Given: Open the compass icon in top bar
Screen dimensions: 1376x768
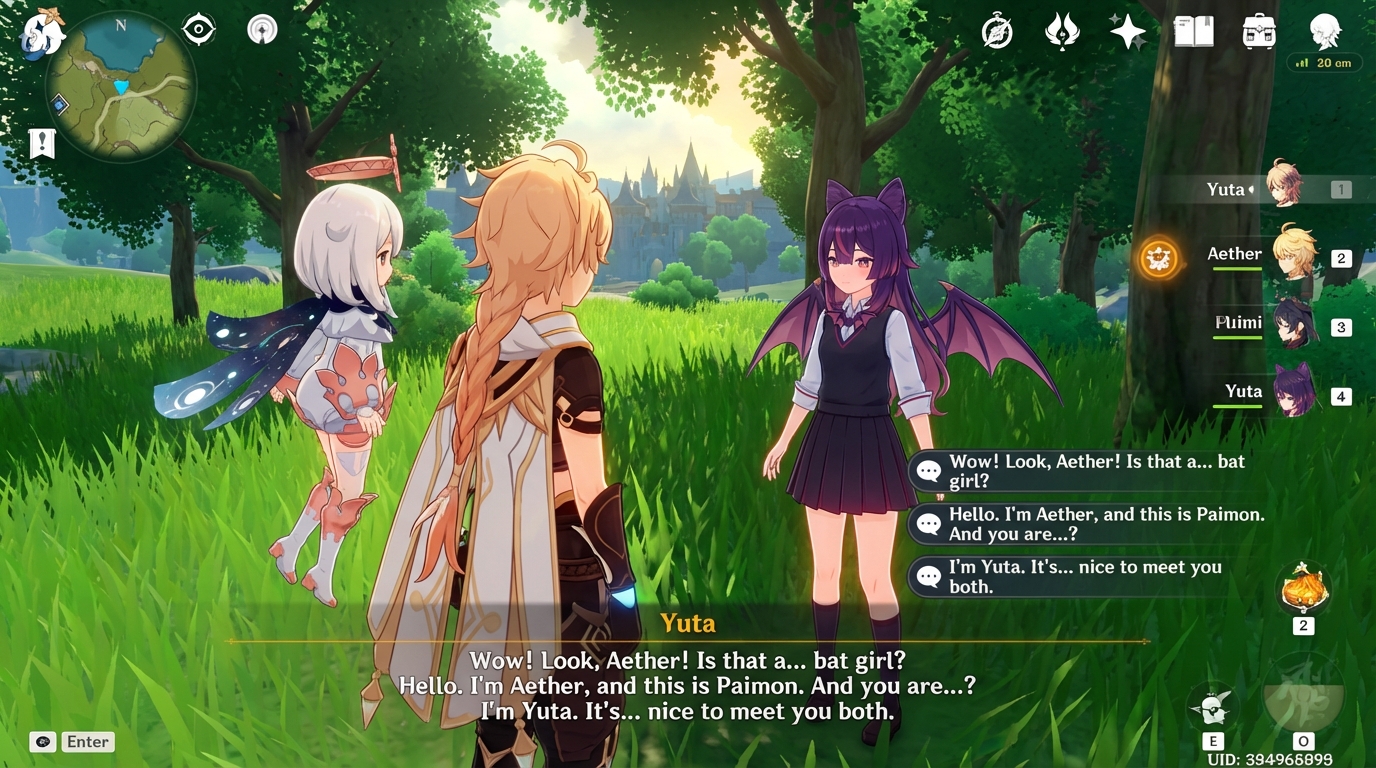Looking at the screenshot, I should [997, 33].
